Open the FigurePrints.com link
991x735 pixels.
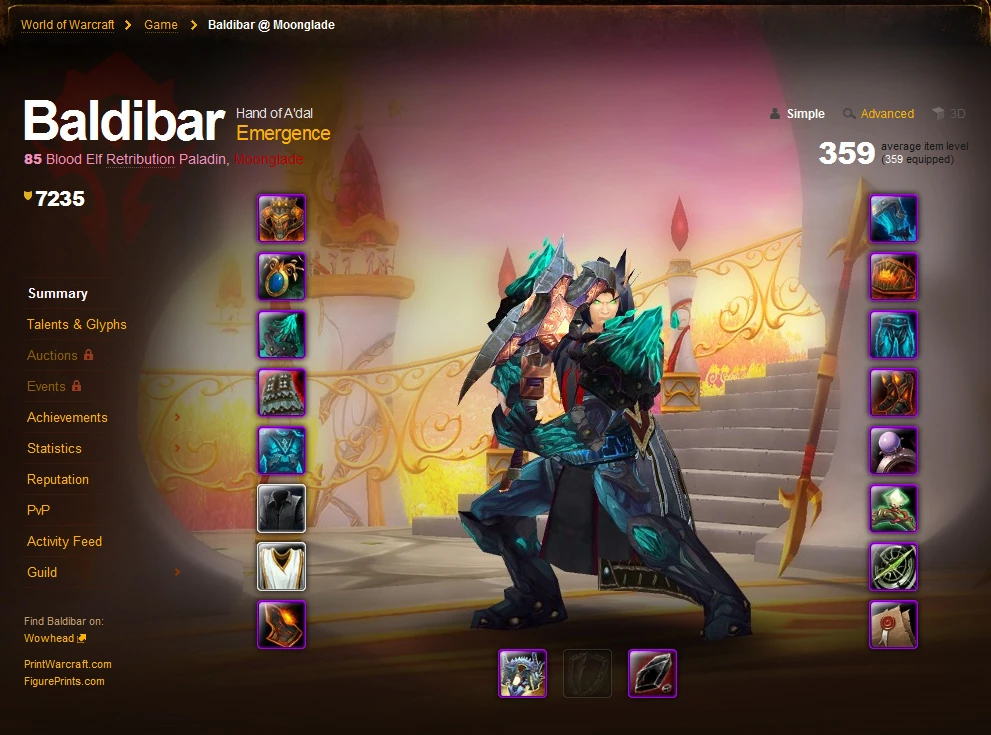(64, 681)
